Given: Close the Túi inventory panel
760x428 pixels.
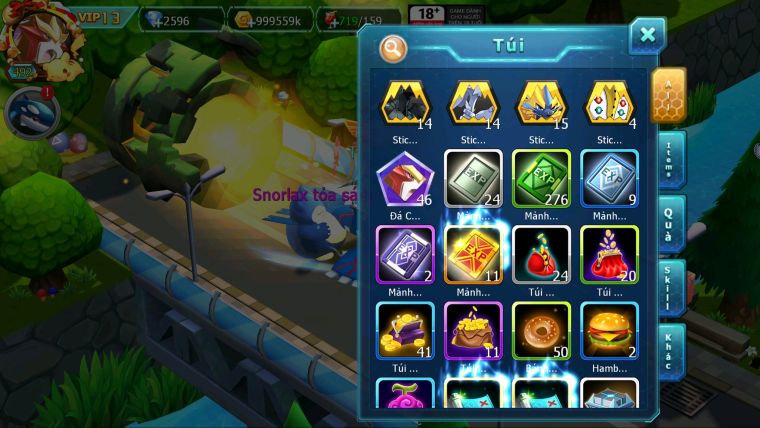Looking at the screenshot, I should (x=647, y=36).
